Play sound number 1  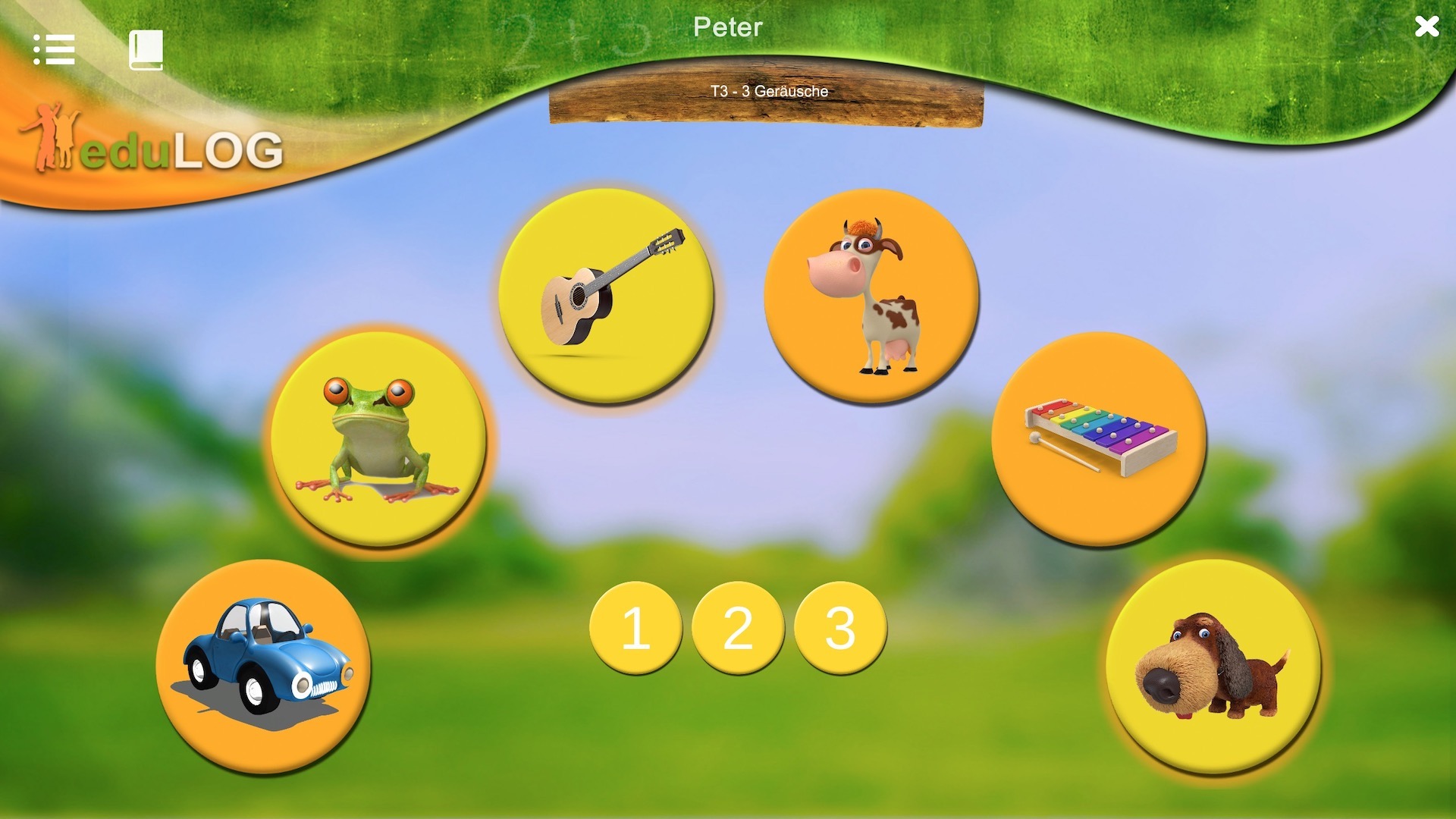click(635, 628)
